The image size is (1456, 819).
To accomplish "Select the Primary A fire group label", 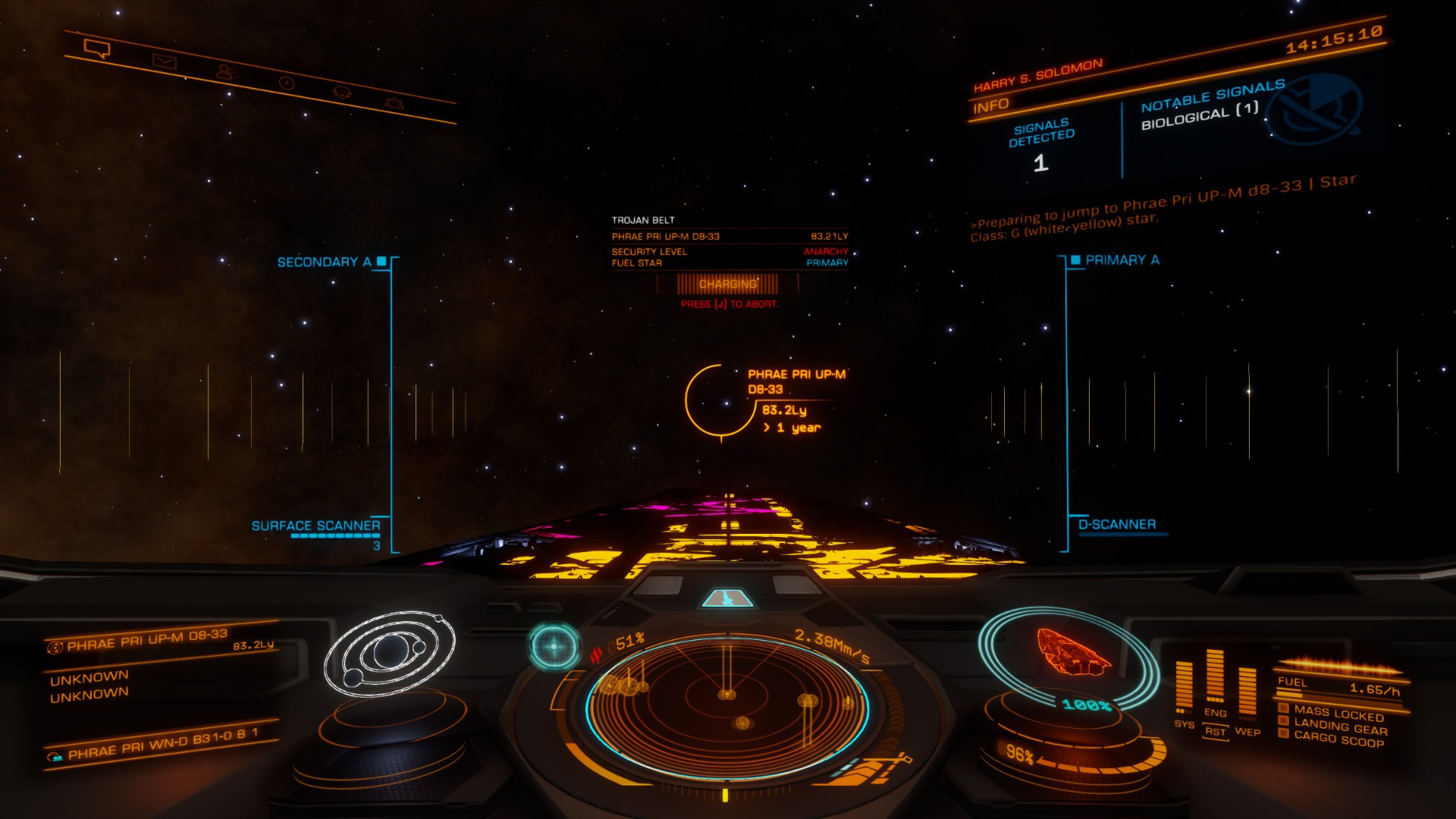I will click(x=1122, y=260).
